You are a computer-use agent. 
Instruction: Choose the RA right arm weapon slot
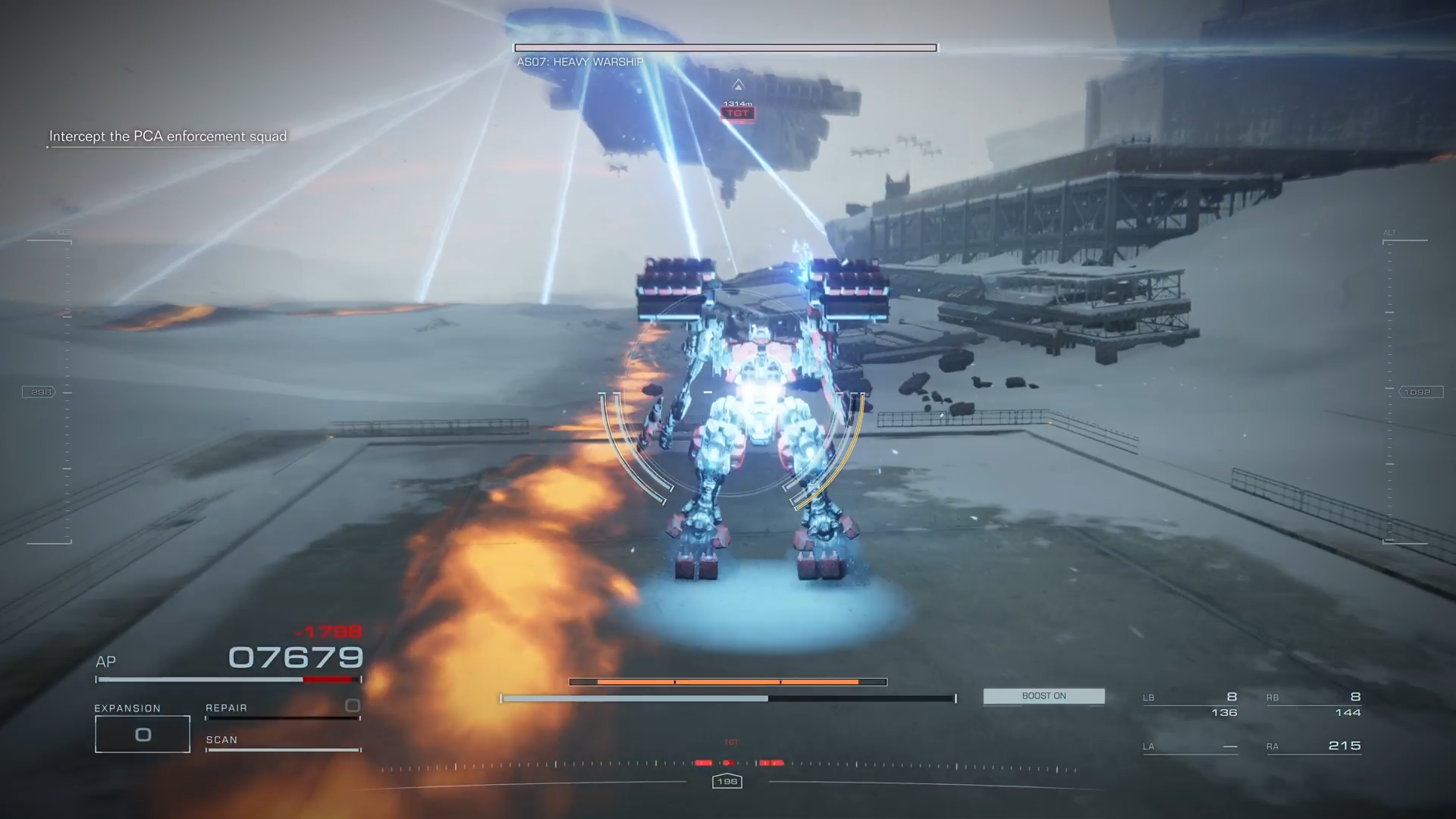pyautogui.click(x=1313, y=746)
